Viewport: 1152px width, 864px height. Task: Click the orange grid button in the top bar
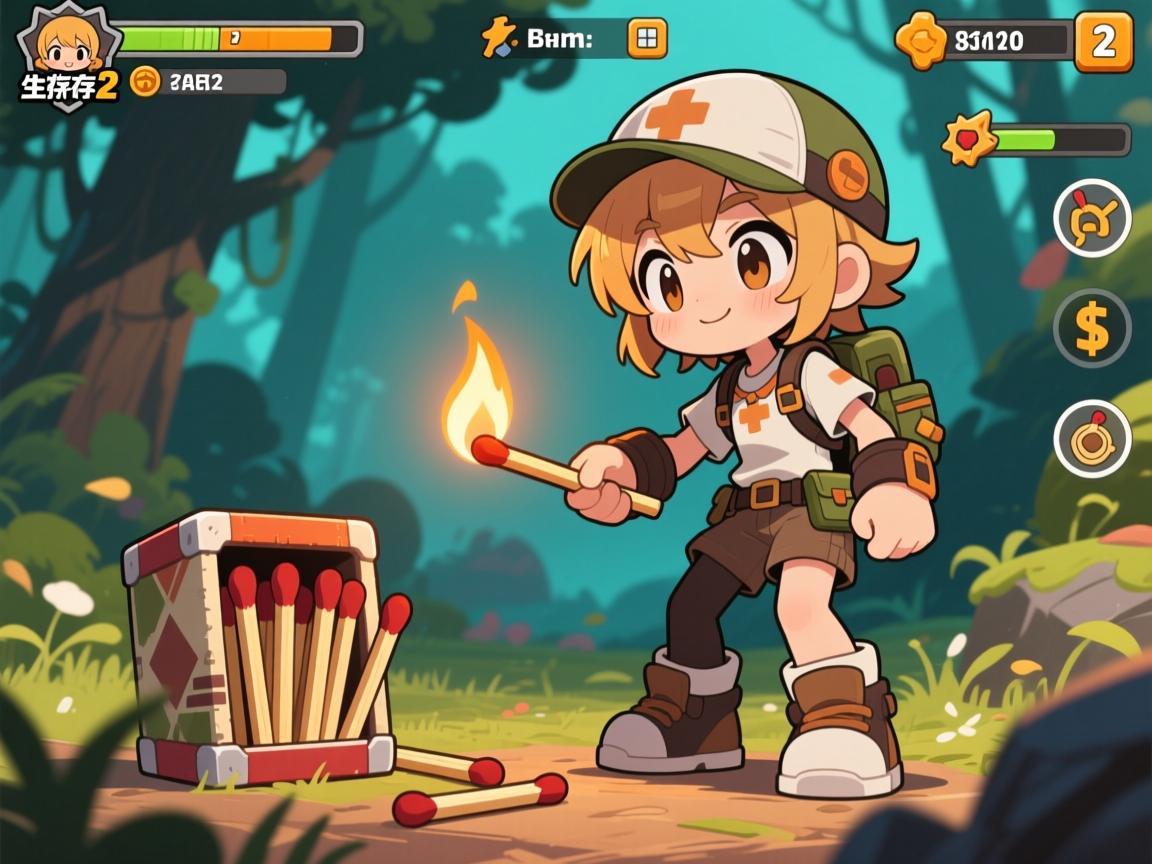[647, 39]
